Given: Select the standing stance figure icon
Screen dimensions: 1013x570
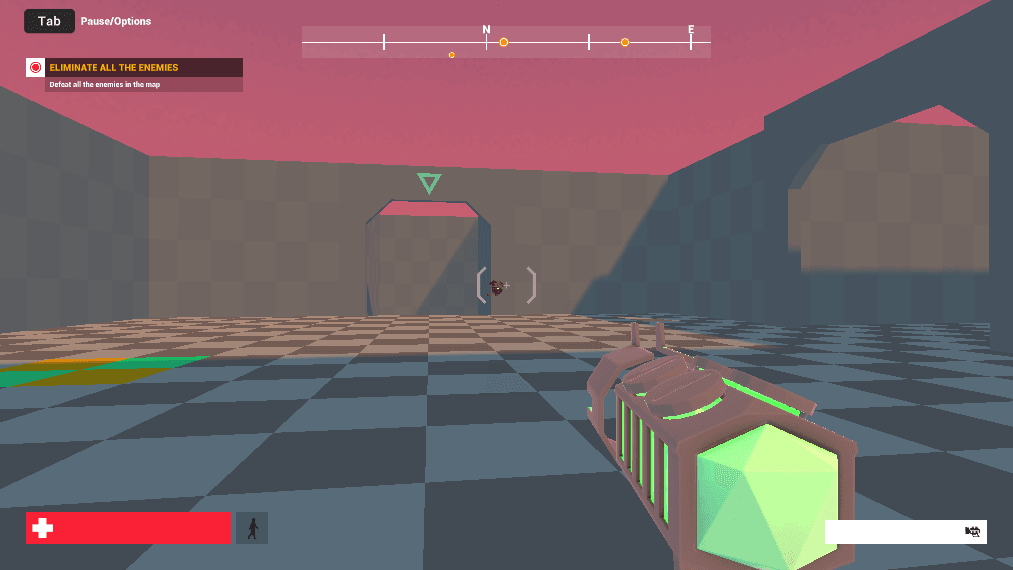Looking at the screenshot, I should 252,528.
